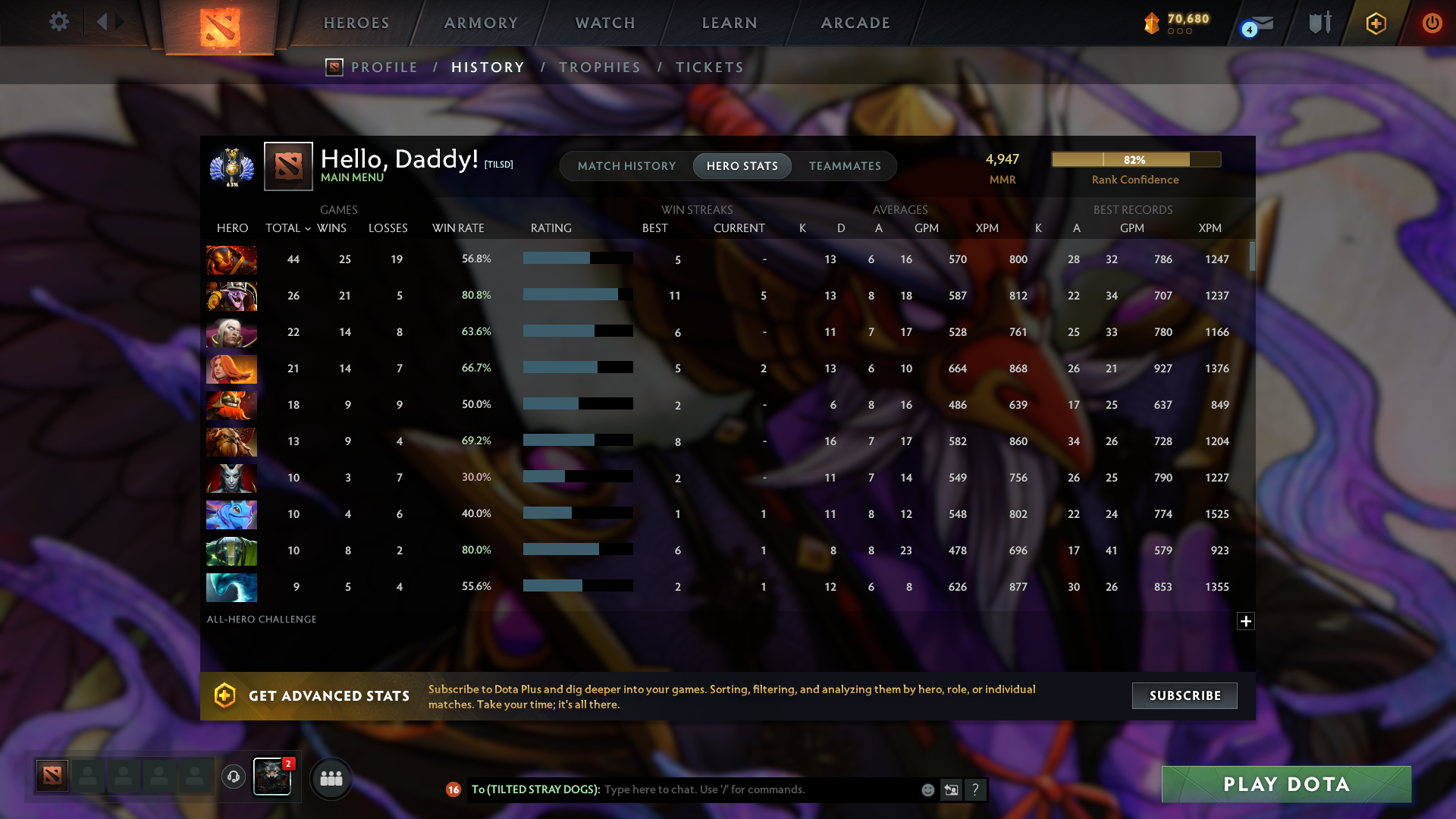Image resolution: width=1456 pixels, height=819 pixels.
Task: Toggle the voice chat headset icon
Action: click(x=233, y=777)
